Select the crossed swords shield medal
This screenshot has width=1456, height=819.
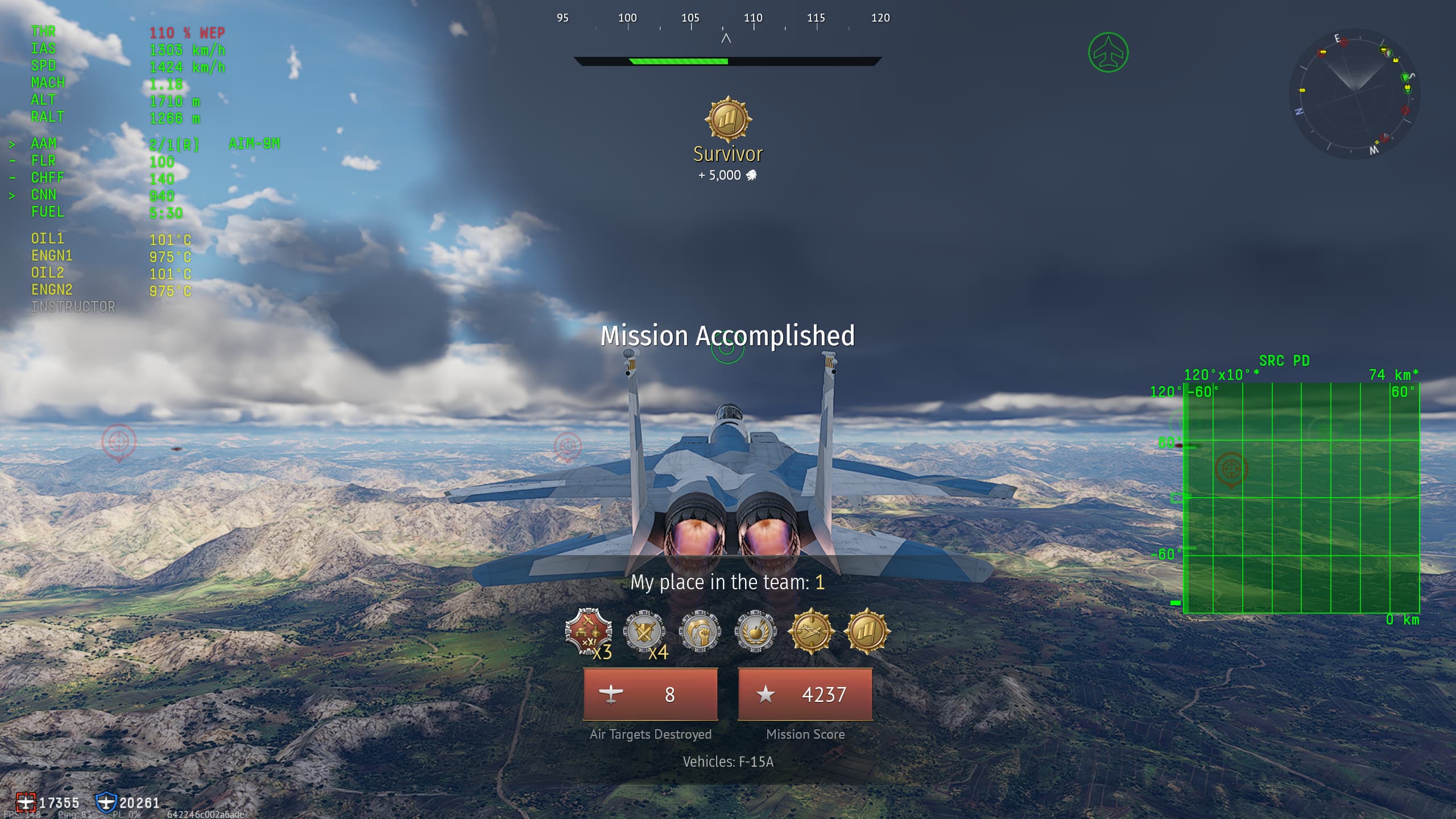tap(643, 631)
